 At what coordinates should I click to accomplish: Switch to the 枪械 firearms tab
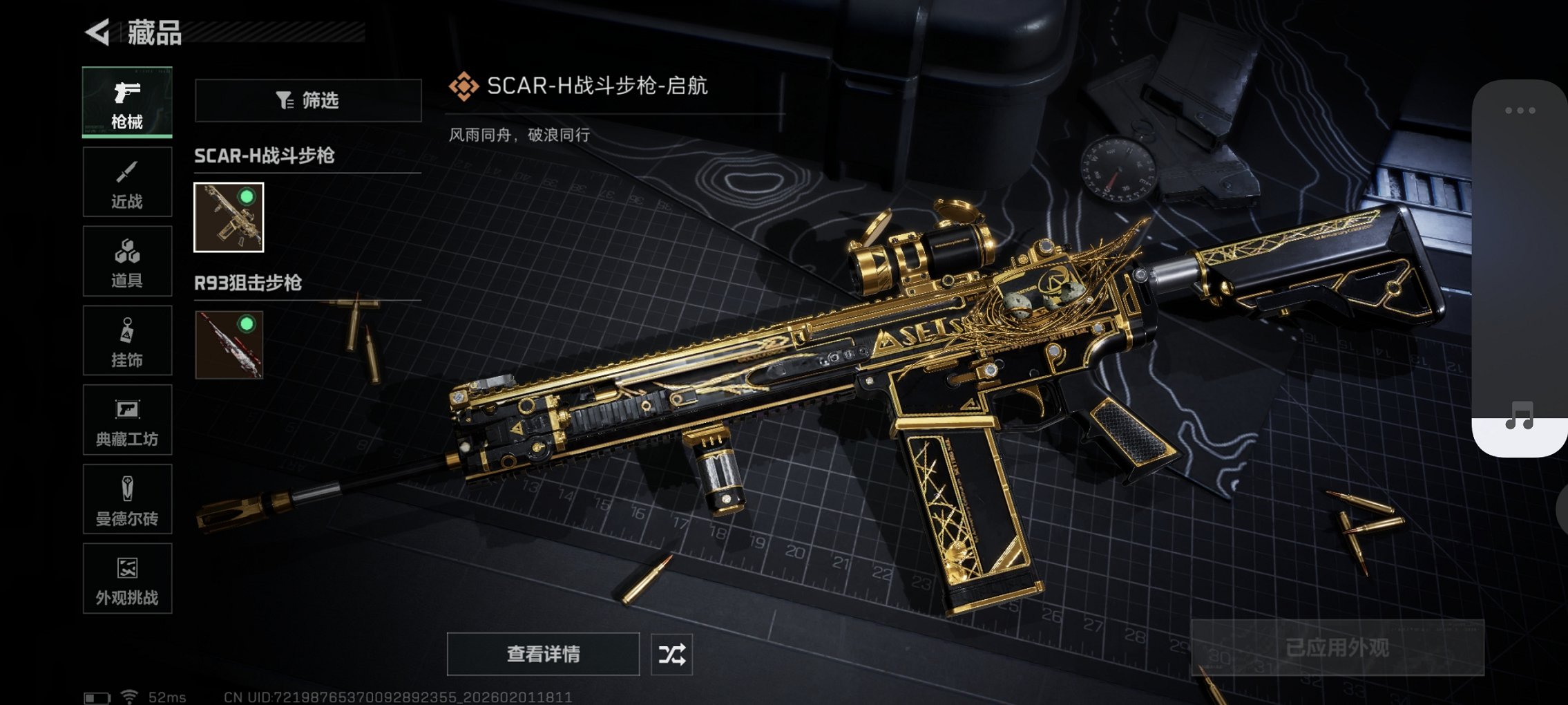coord(127,102)
